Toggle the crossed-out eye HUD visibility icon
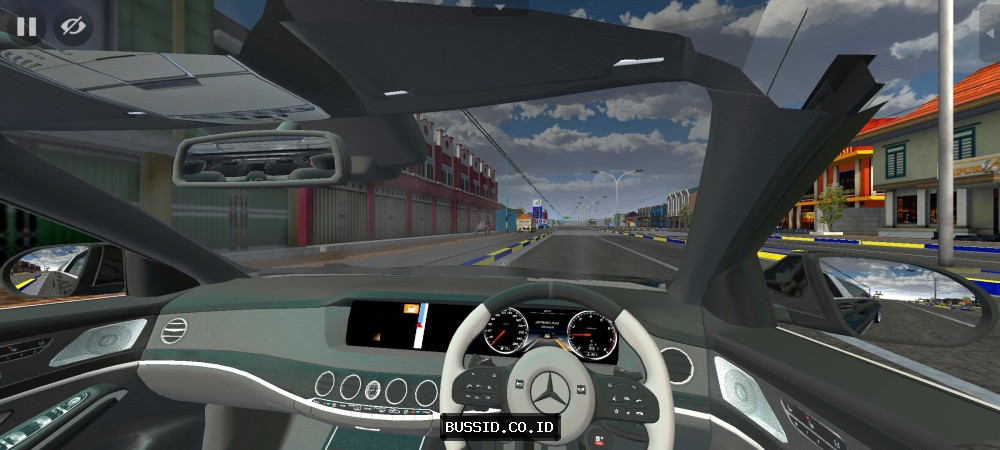This screenshot has height=450, width=1000. [x=72, y=26]
